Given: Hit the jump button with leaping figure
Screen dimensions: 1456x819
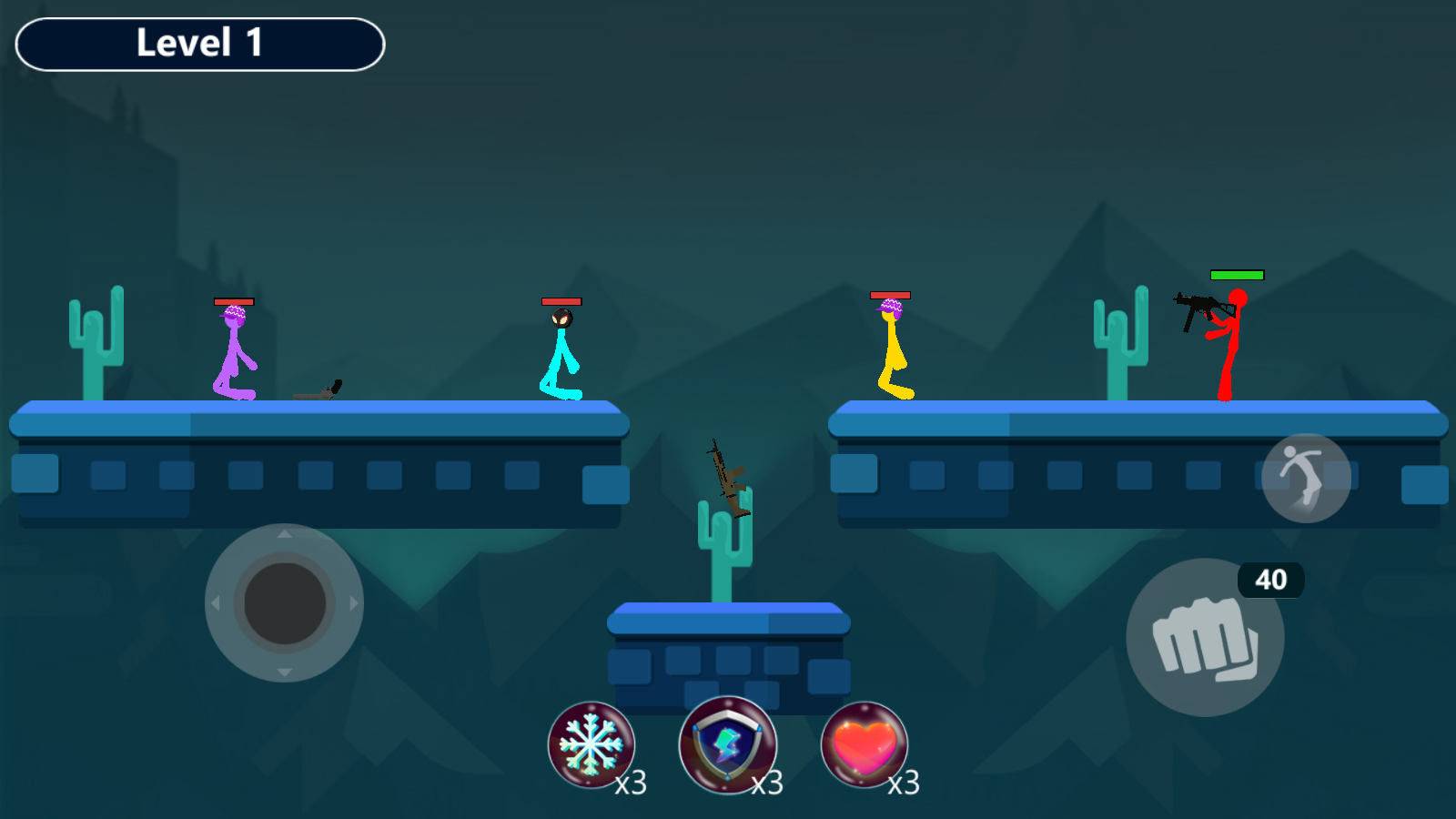Looking at the screenshot, I should click(1306, 478).
